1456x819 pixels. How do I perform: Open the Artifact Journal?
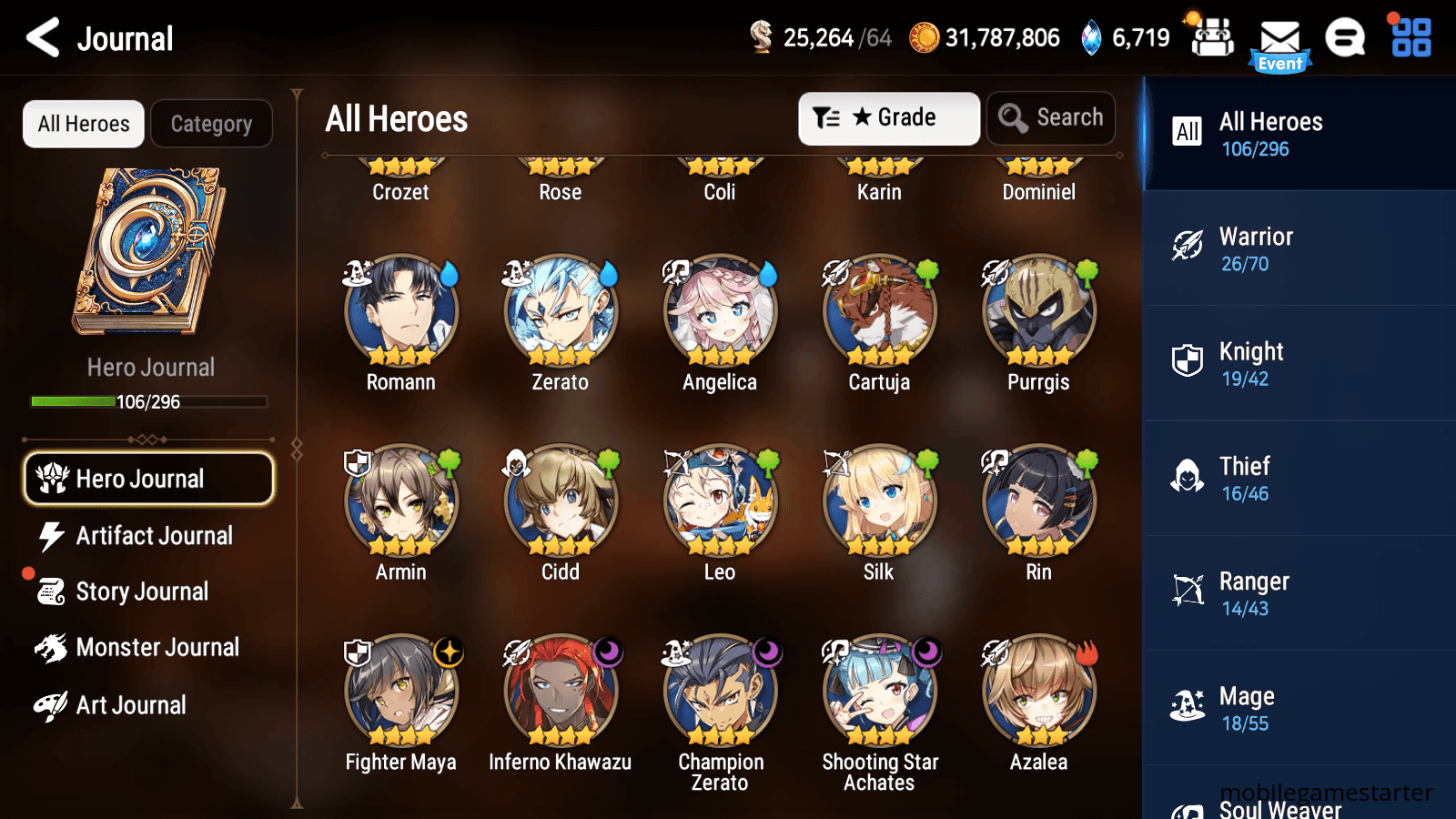153,536
